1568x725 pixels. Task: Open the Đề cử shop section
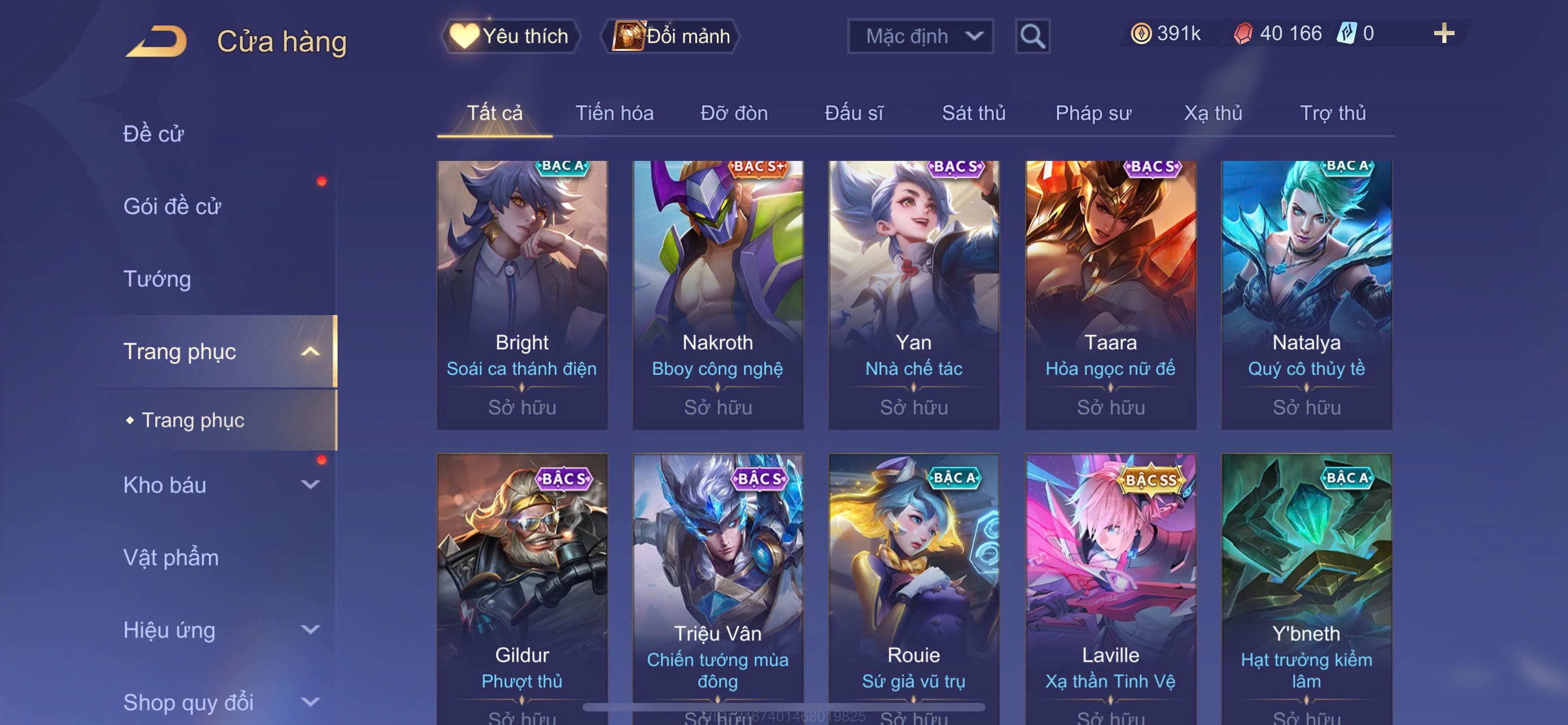pyautogui.click(x=154, y=134)
